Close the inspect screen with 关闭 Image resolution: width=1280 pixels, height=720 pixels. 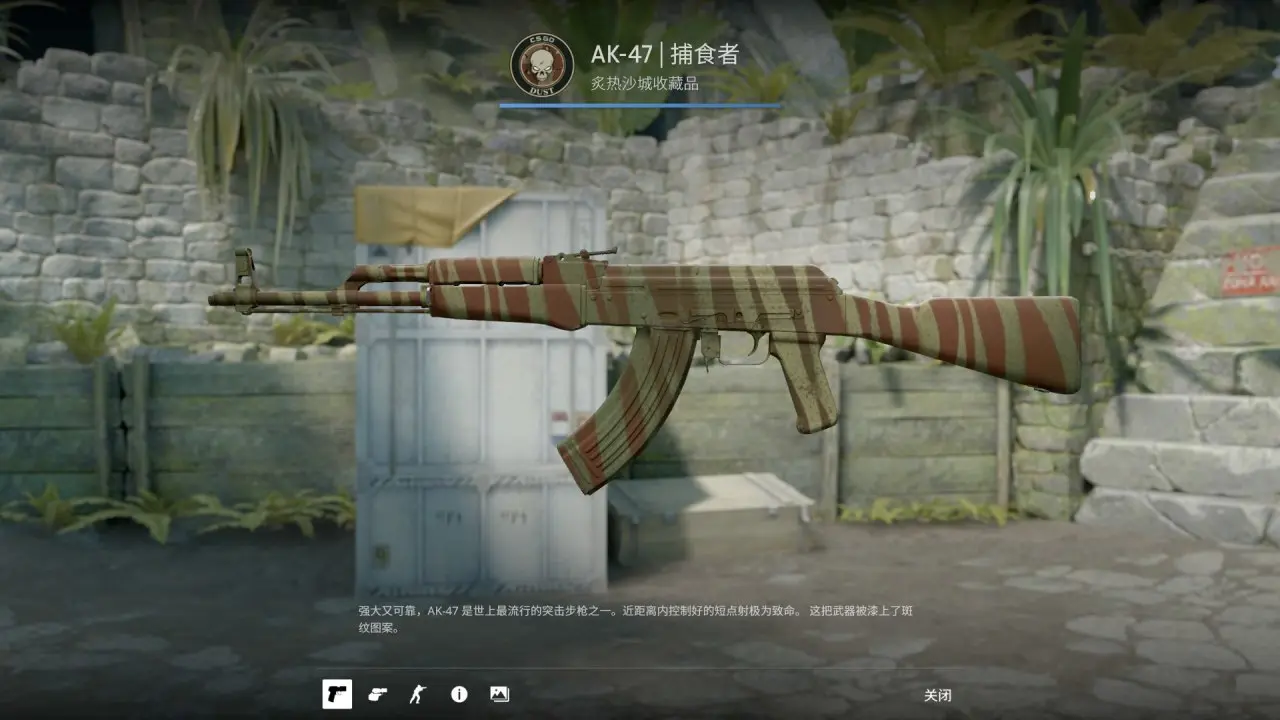(x=937, y=695)
